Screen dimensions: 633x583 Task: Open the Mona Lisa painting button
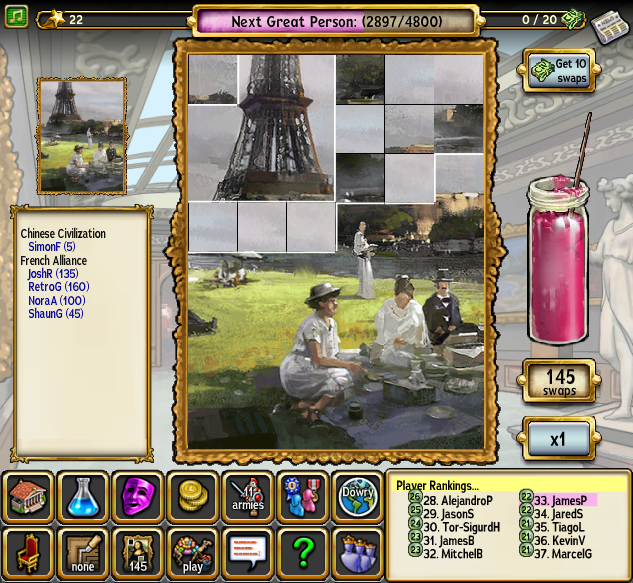[138, 553]
